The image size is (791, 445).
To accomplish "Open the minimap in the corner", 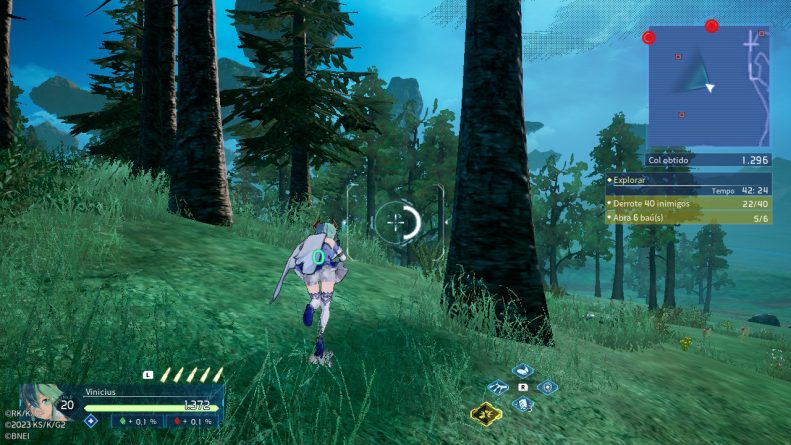I will coord(709,88).
